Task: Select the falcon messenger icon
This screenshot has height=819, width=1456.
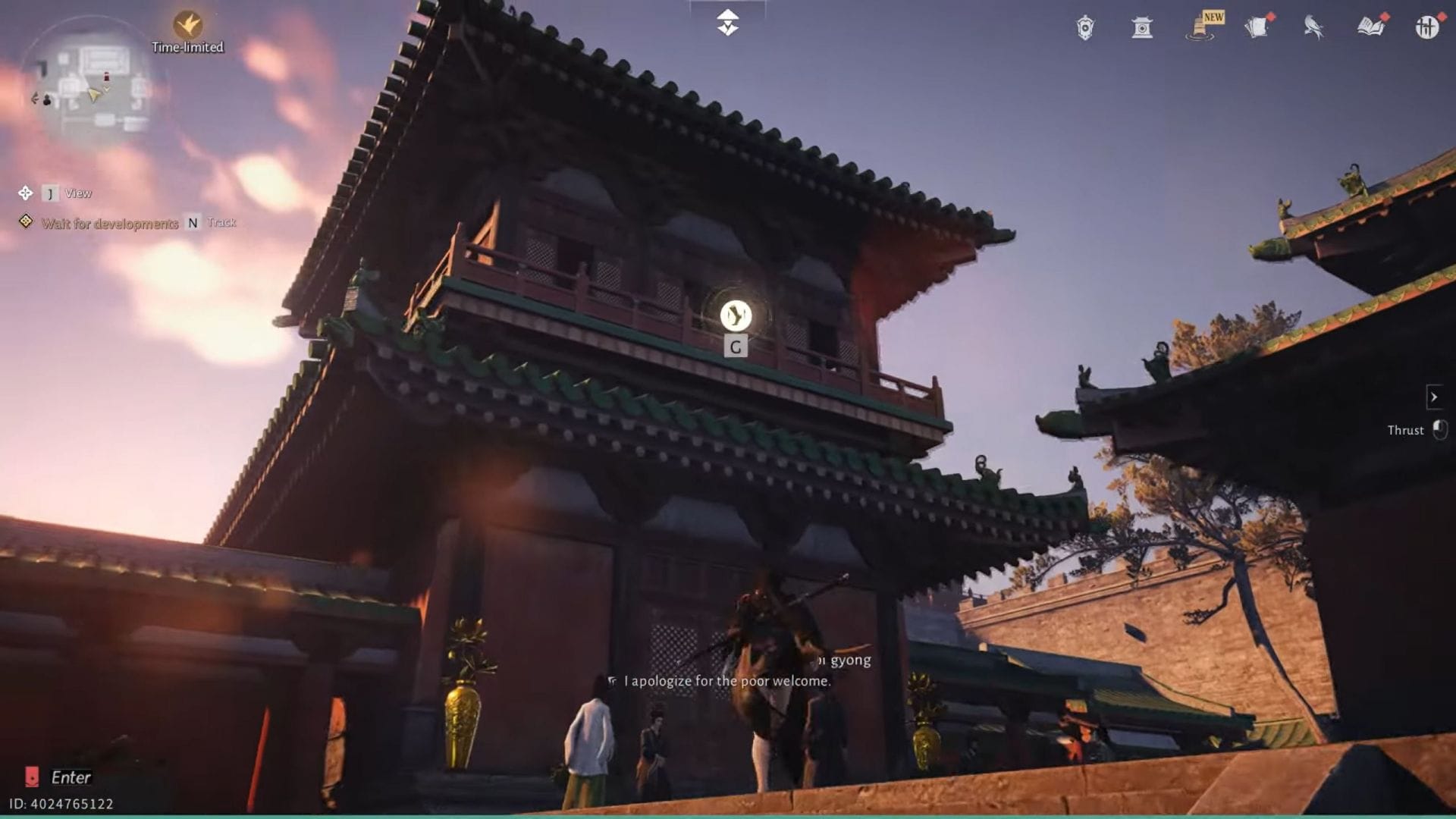Action: click(1314, 27)
